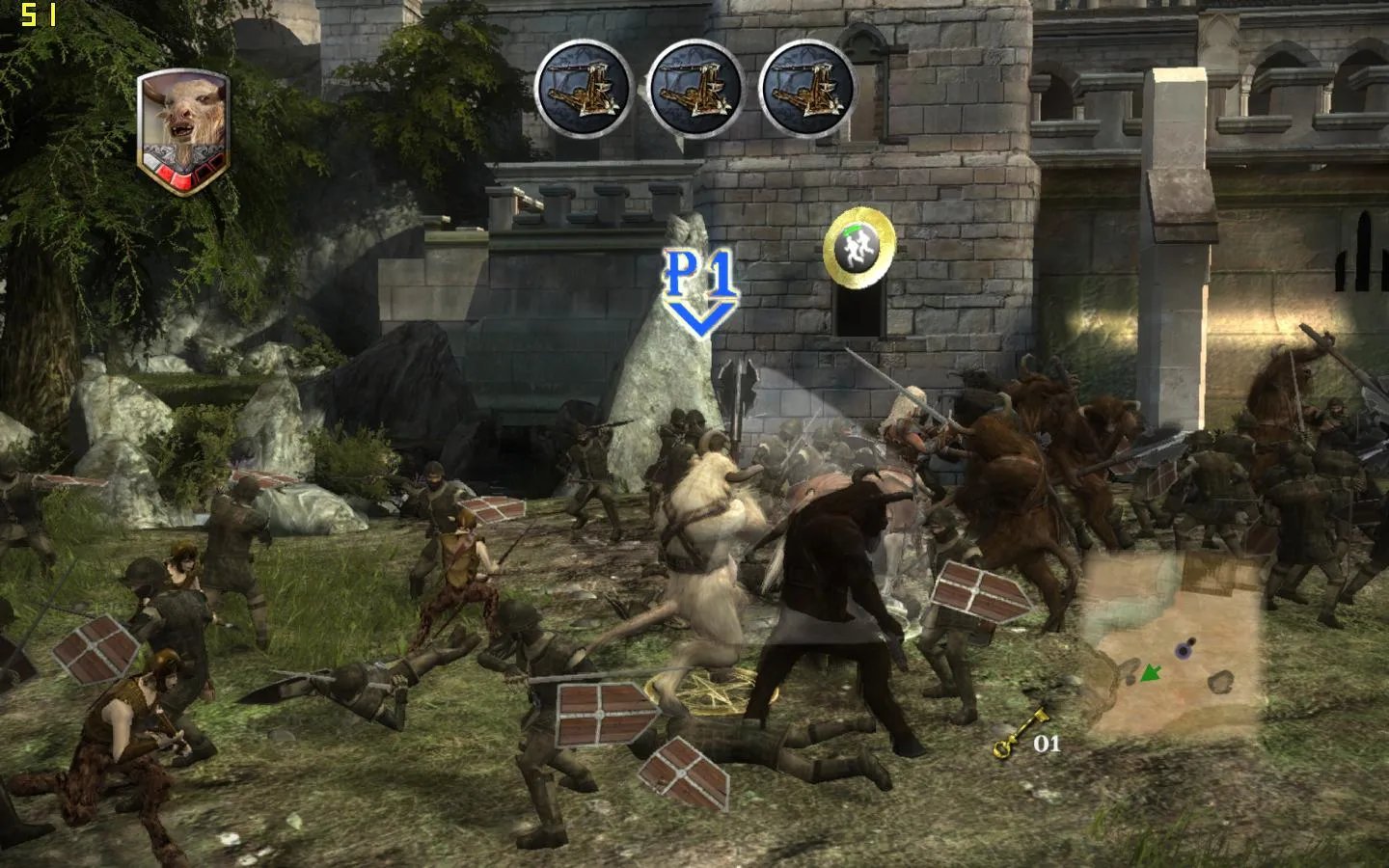Select the minotaur character portrait badge
Image resolution: width=1389 pixels, height=868 pixels.
point(182,131)
